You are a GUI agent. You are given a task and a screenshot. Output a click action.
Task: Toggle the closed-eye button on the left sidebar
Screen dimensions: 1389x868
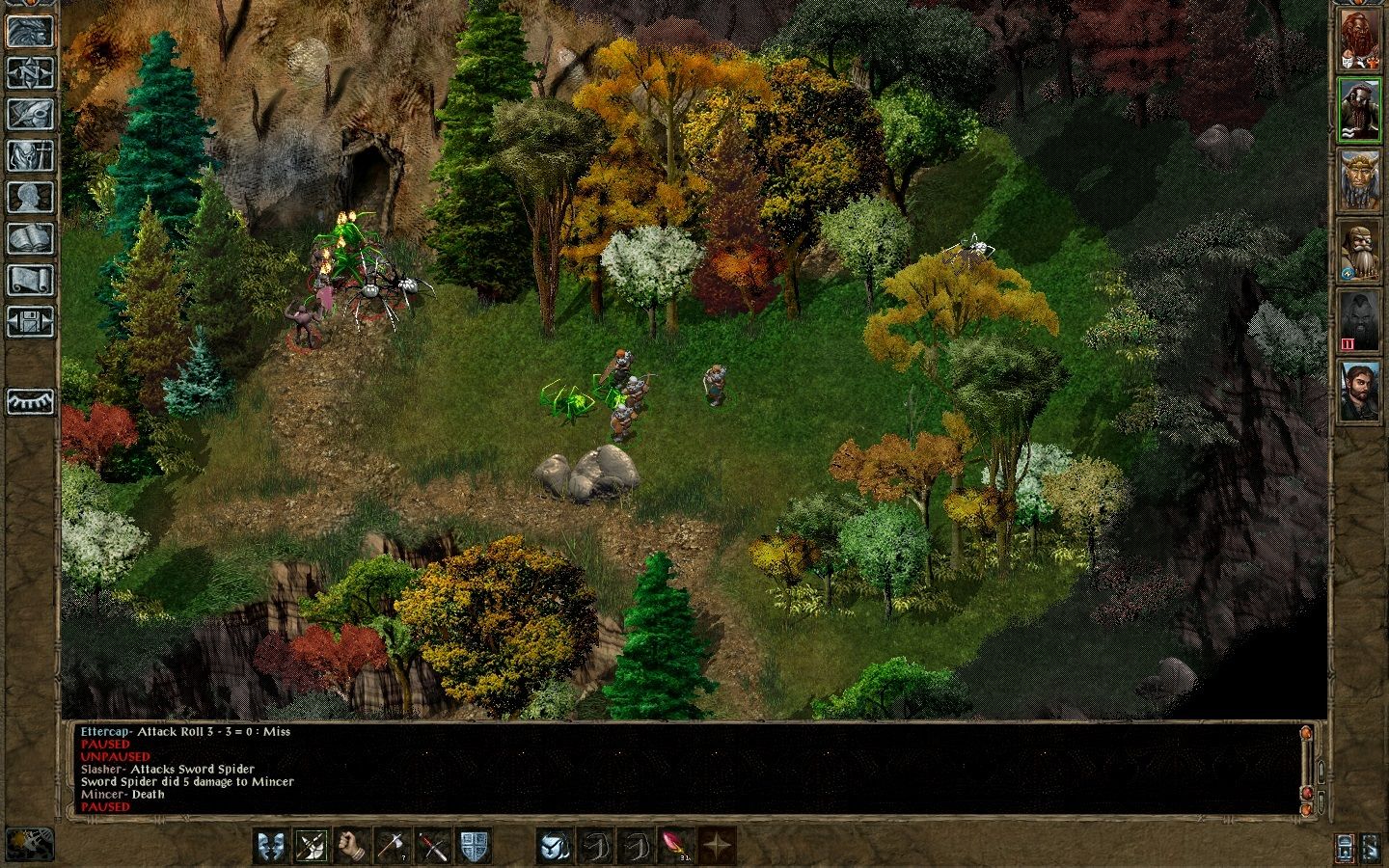30,401
